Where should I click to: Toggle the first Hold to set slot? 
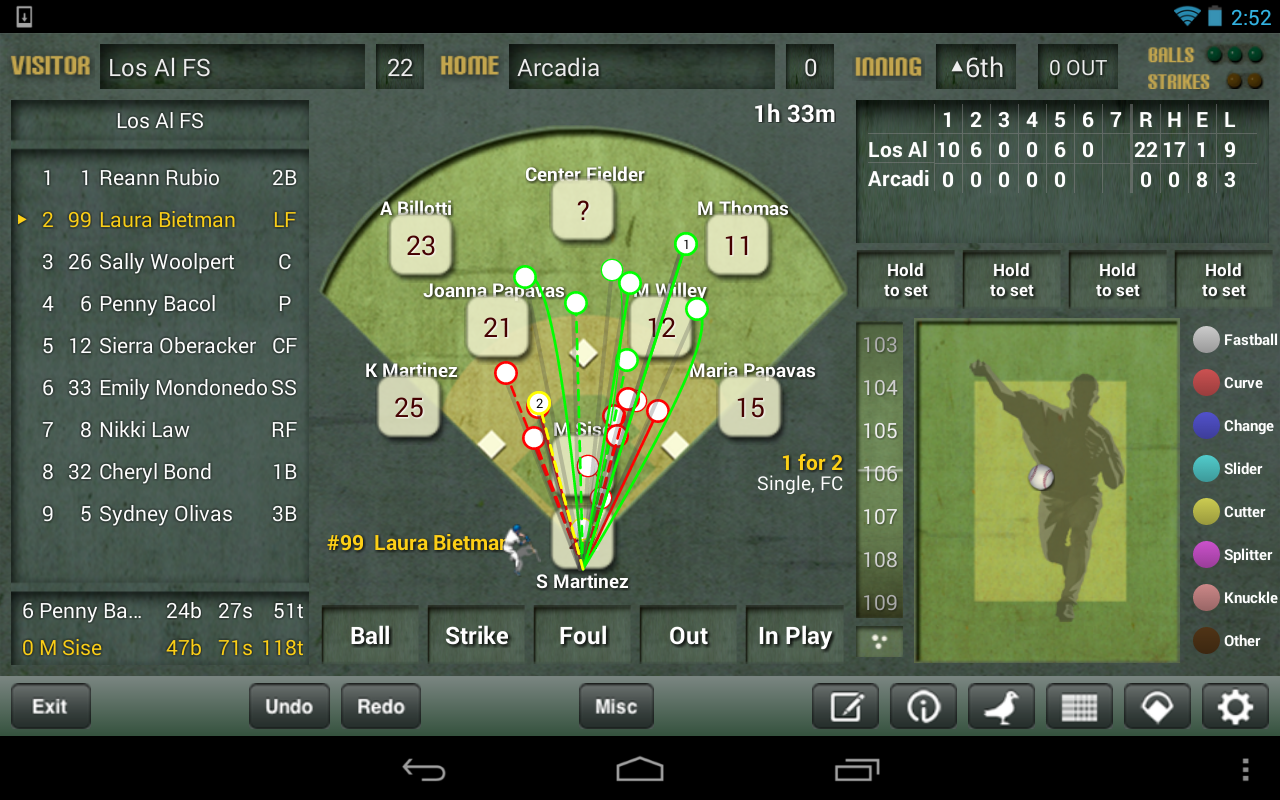[905, 279]
